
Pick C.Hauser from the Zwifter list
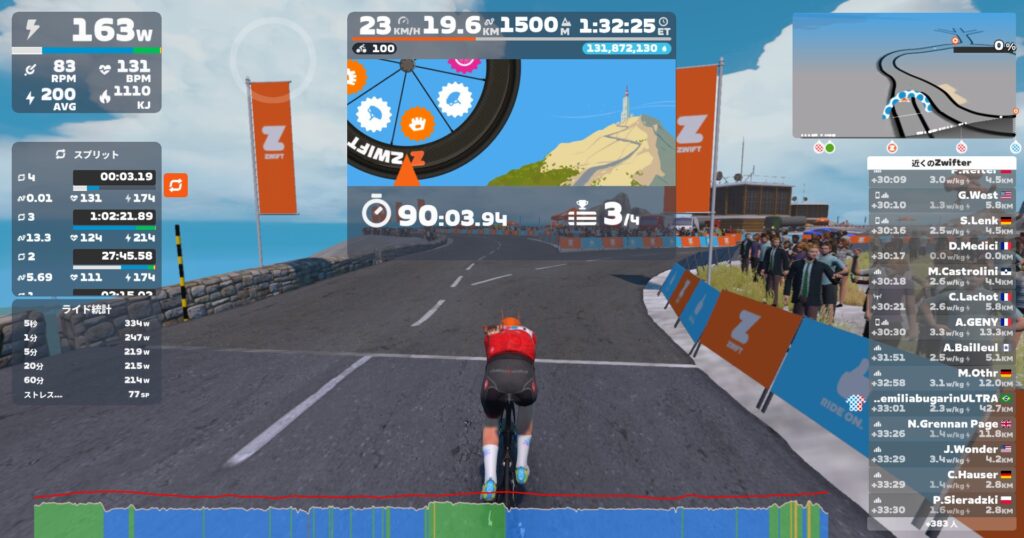click(943, 479)
